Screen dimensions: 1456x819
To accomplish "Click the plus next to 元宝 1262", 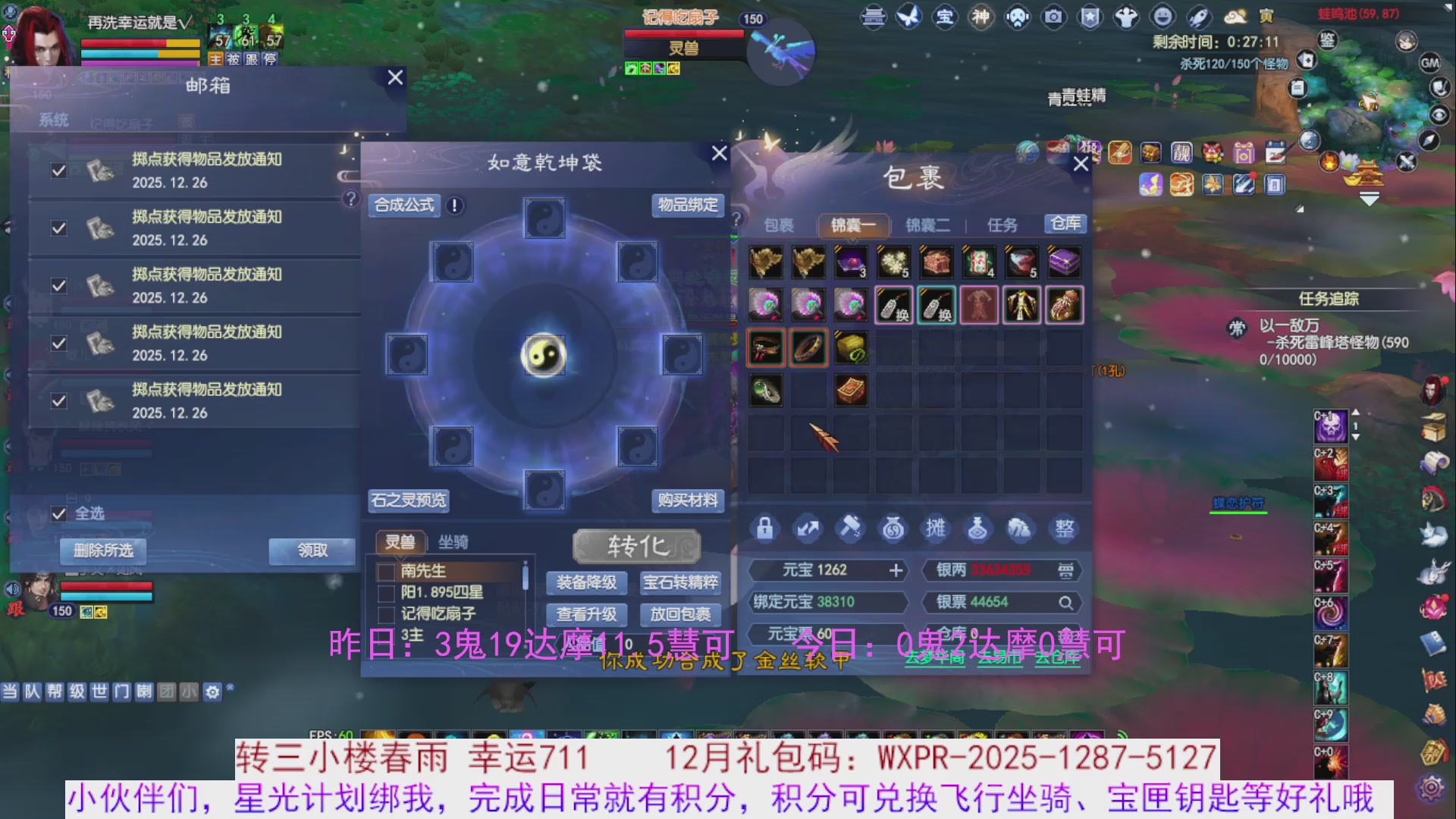I will tap(898, 570).
